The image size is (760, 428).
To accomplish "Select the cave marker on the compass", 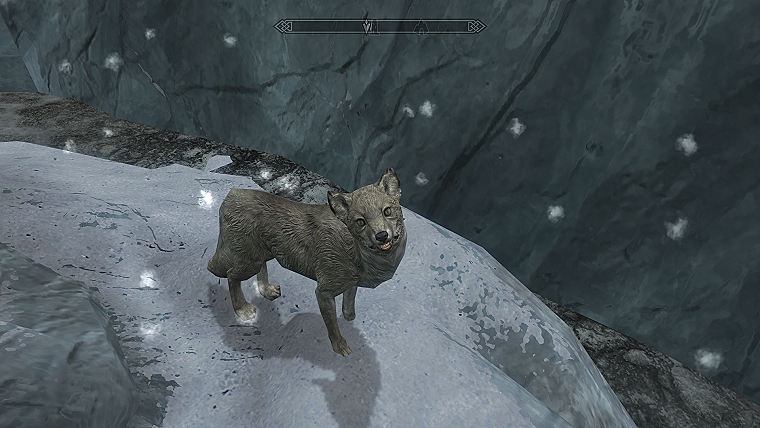I will coord(422,26).
